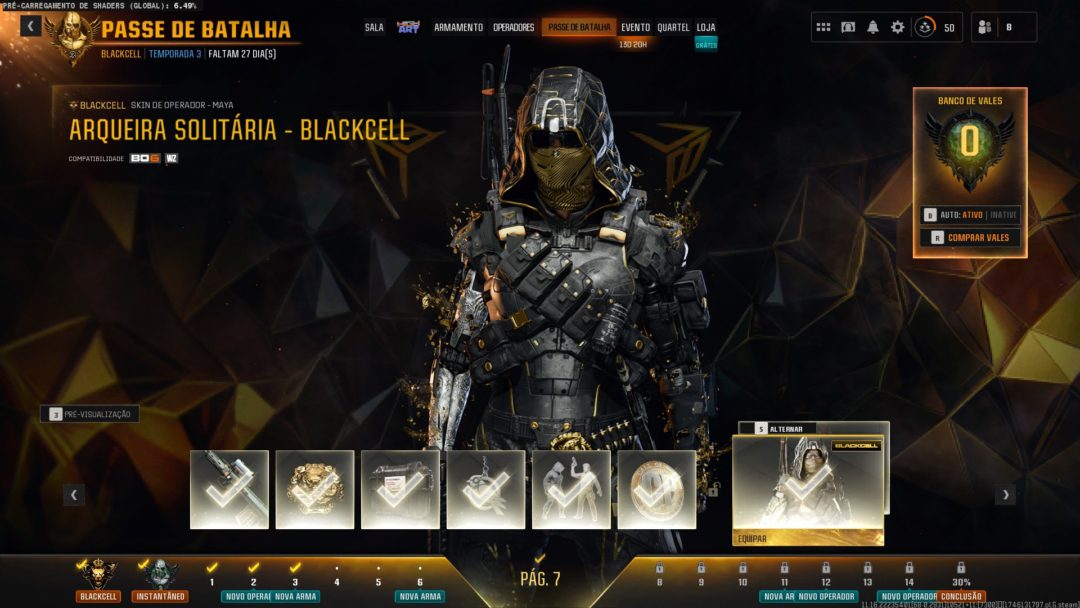Open the Sala tab
This screenshot has height=608, width=1080.
[374, 28]
